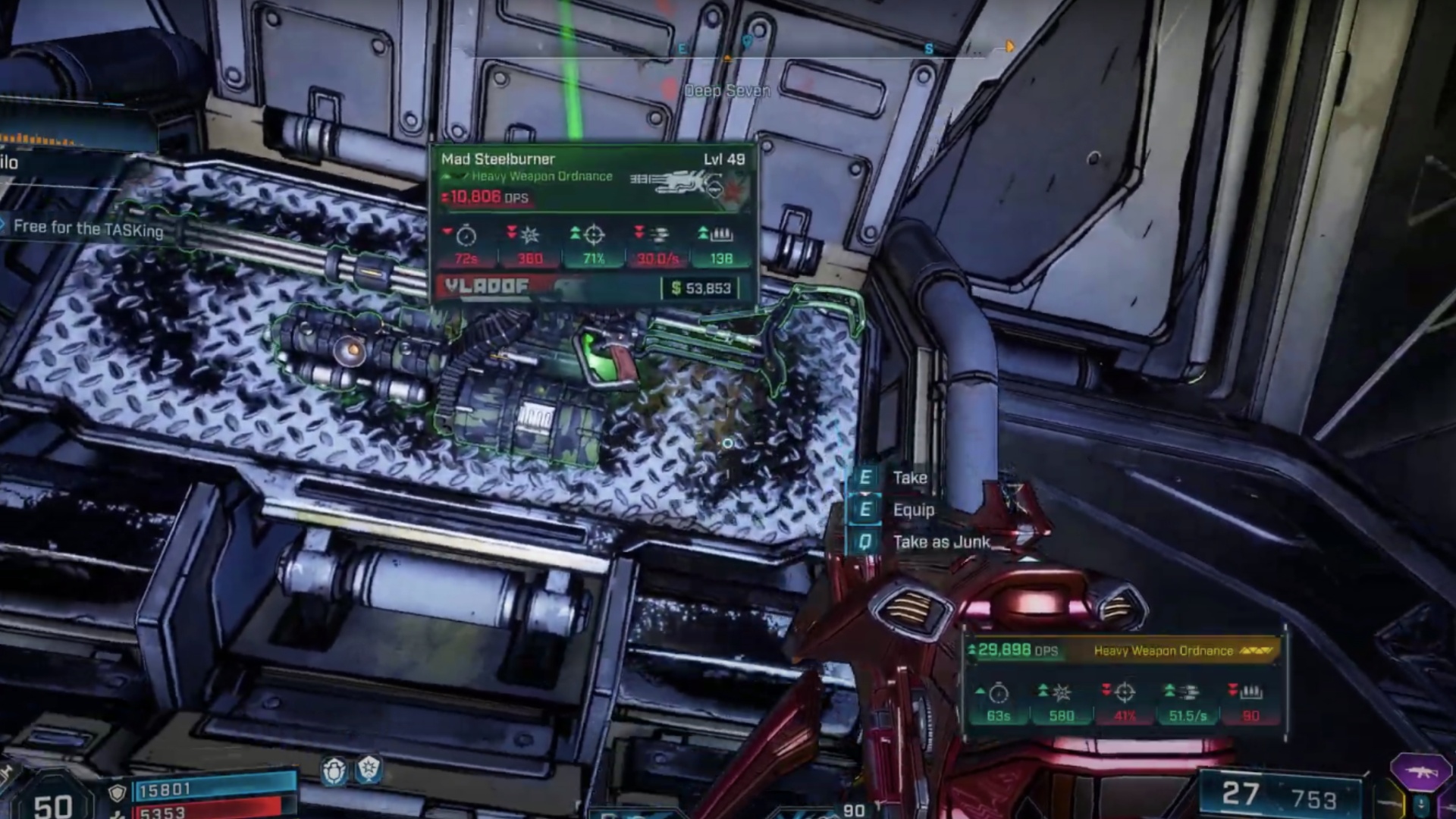Click the grenade buff status icon

point(334,770)
